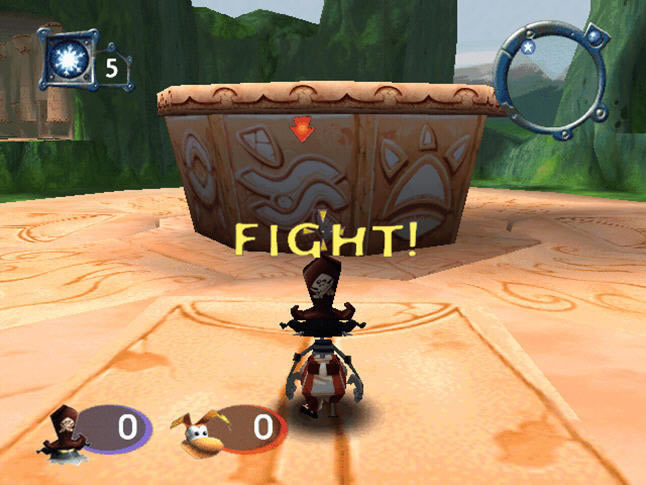Select the glowing energy ball ammo icon

pyautogui.click(x=67, y=61)
